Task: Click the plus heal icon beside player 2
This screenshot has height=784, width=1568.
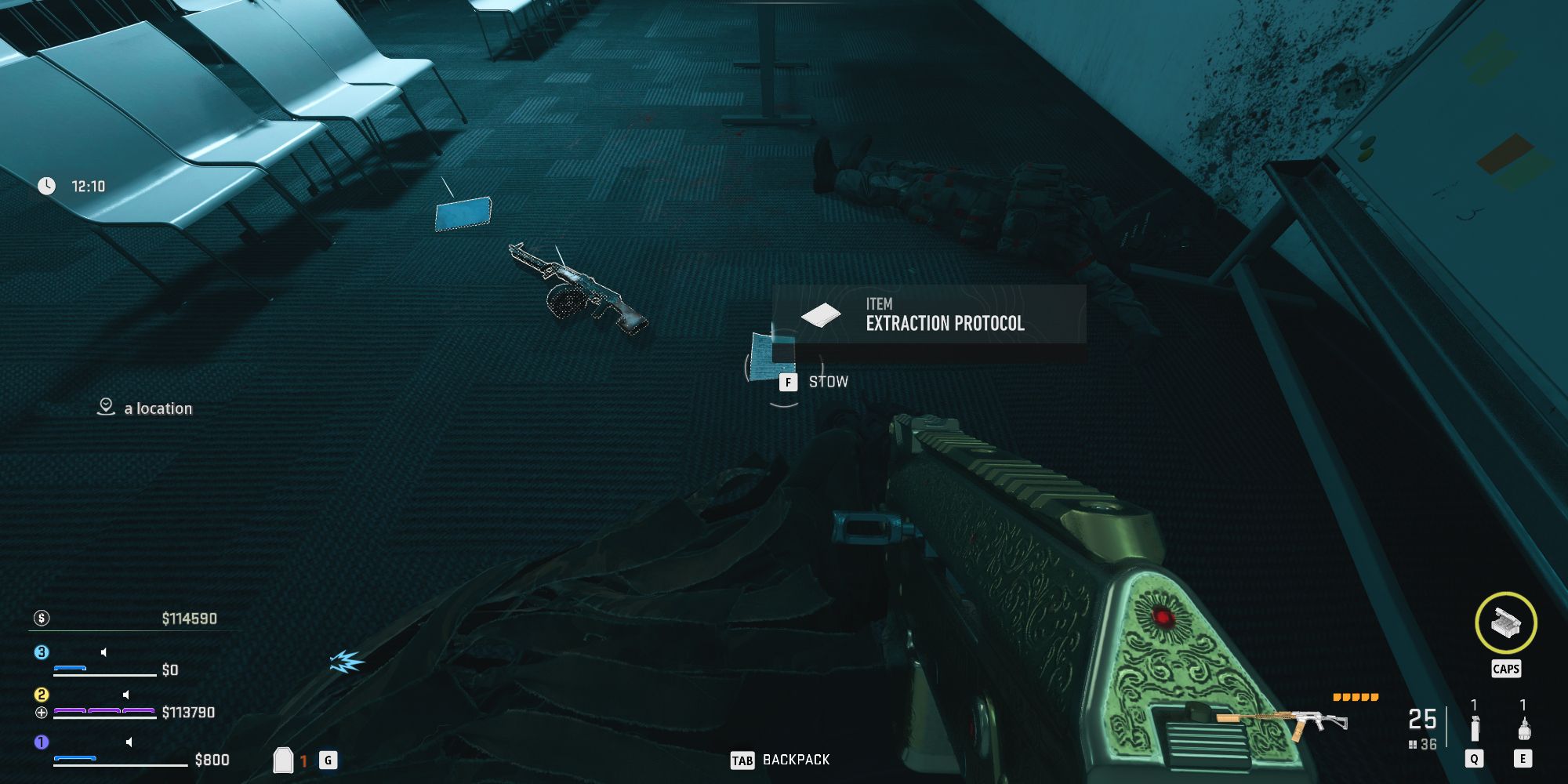Action: [41, 712]
